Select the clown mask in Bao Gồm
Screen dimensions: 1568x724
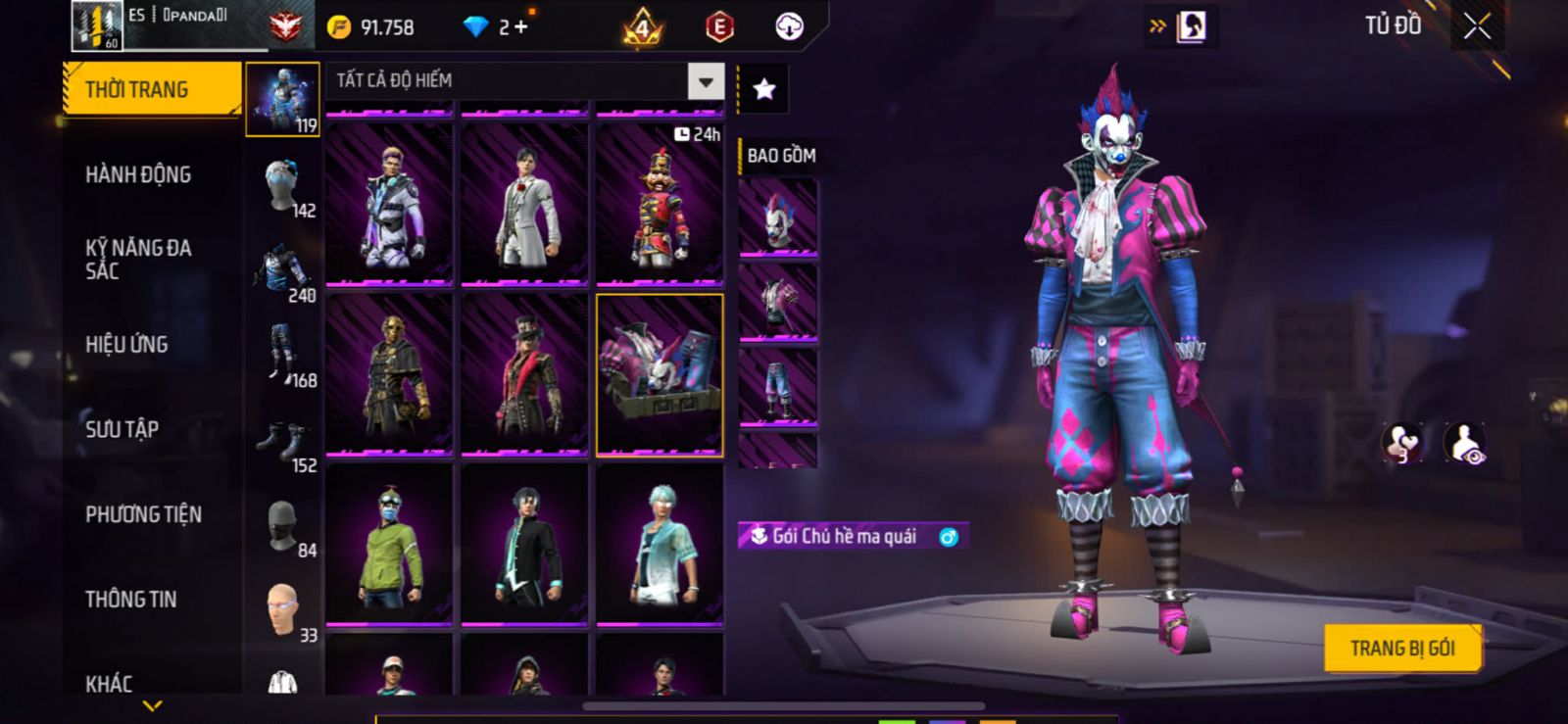(x=777, y=218)
